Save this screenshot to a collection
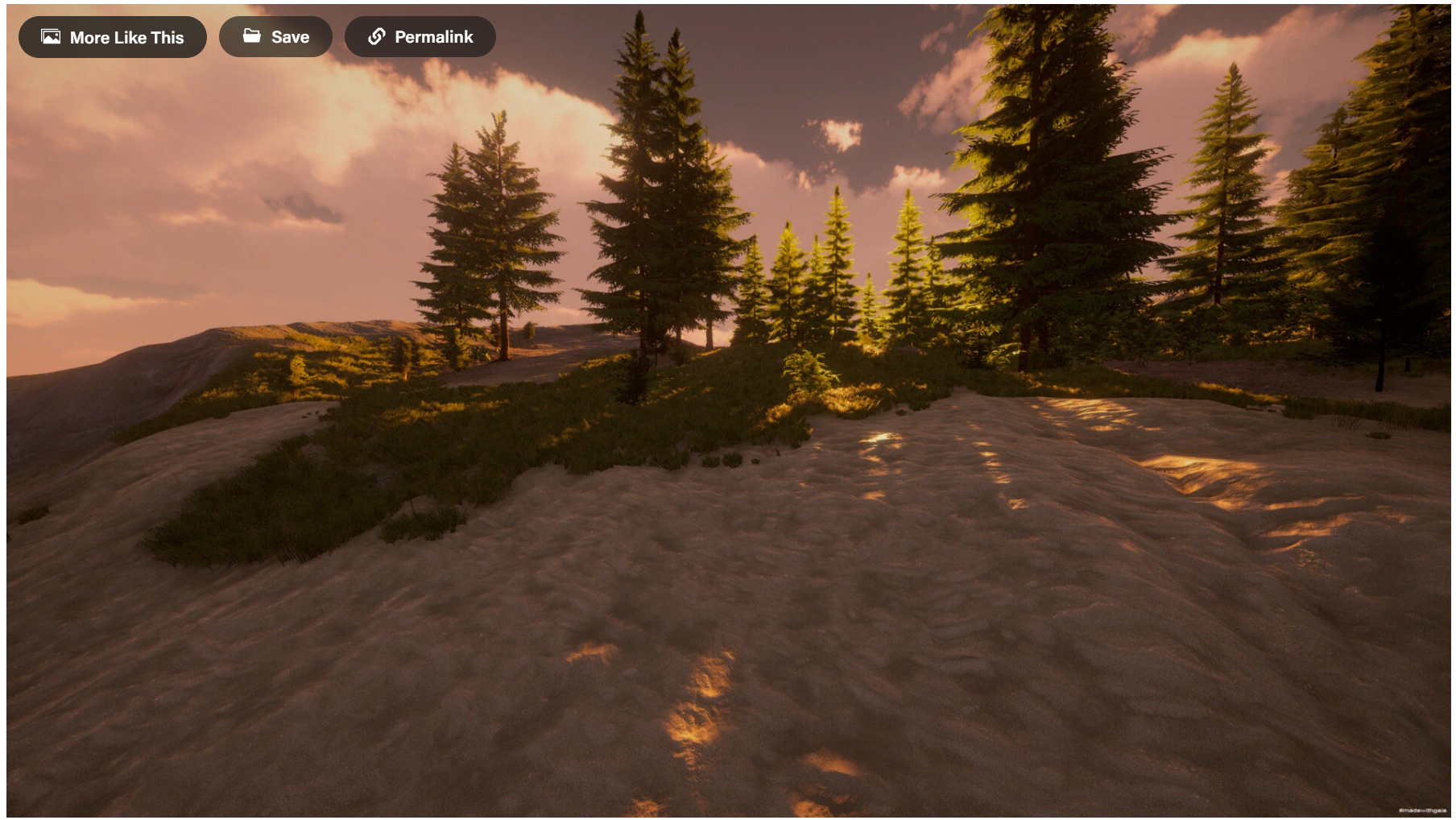The height and width of the screenshot is (820, 1456). pyautogui.click(x=275, y=37)
